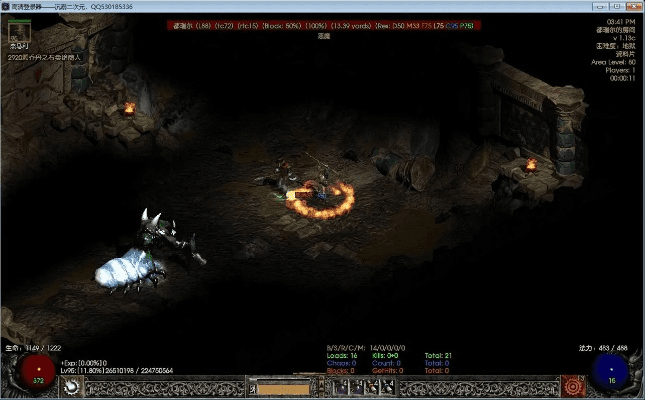Screen dimensions: 645x400
Task: Open the right-click skill selector
Action: click(x=573, y=386)
